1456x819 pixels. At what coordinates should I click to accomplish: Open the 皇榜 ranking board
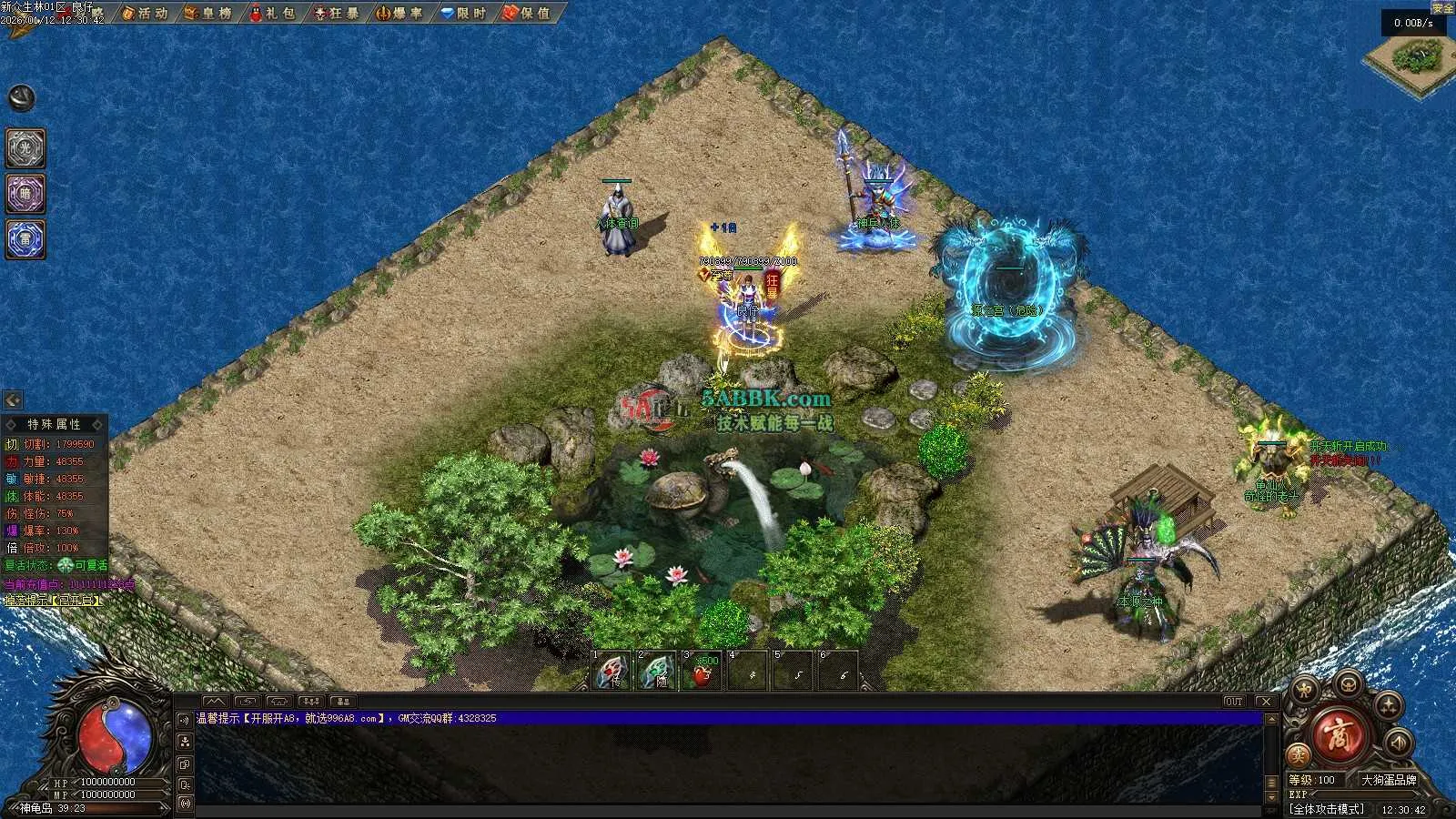pos(208,13)
